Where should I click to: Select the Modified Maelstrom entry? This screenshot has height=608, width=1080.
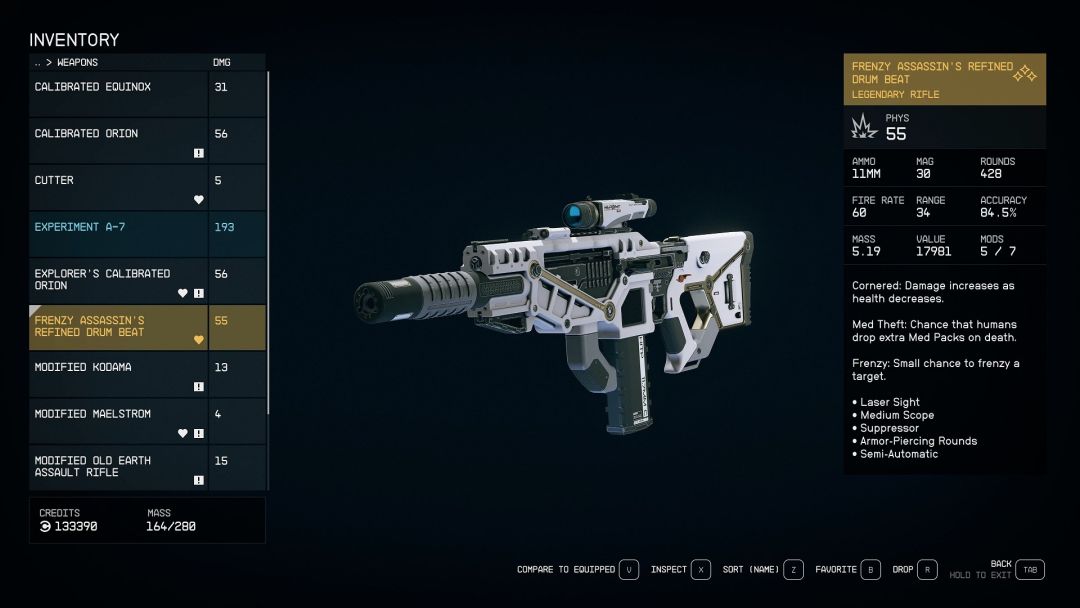pos(118,421)
